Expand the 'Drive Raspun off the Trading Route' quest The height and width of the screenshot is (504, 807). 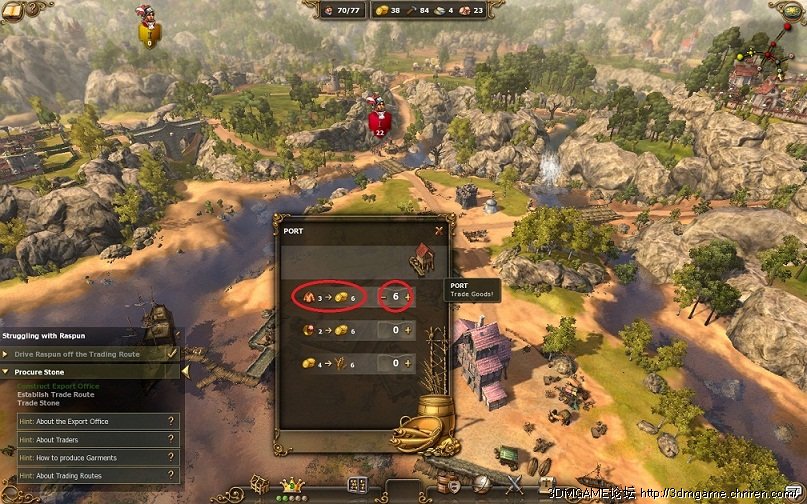pos(7,353)
